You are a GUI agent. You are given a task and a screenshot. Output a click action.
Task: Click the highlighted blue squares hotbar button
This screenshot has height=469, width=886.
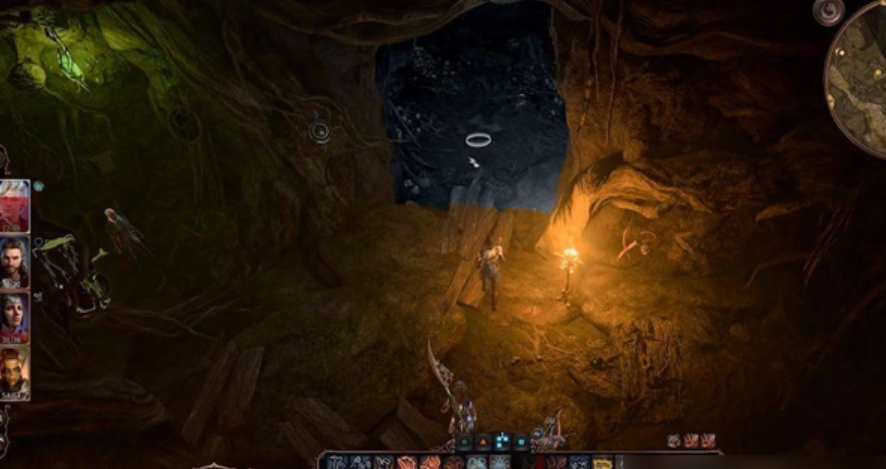502,441
